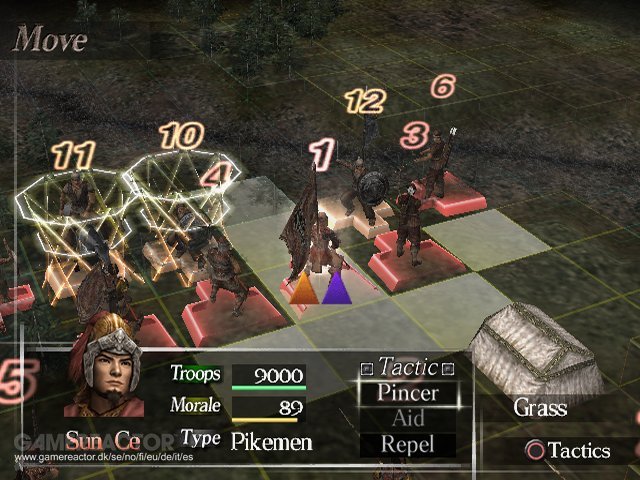The height and width of the screenshot is (480, 640).
Task: Choose the unit number 4 marker
Action: click(x=214, y=176)
